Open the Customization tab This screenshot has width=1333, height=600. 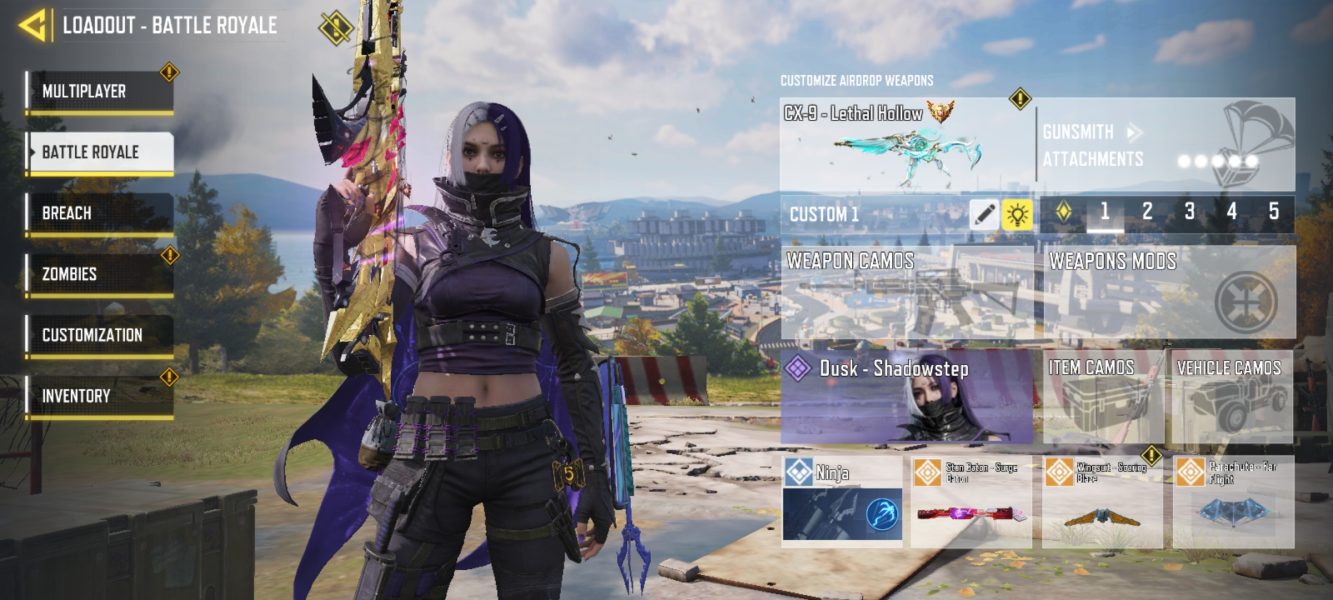coord(99,336)
